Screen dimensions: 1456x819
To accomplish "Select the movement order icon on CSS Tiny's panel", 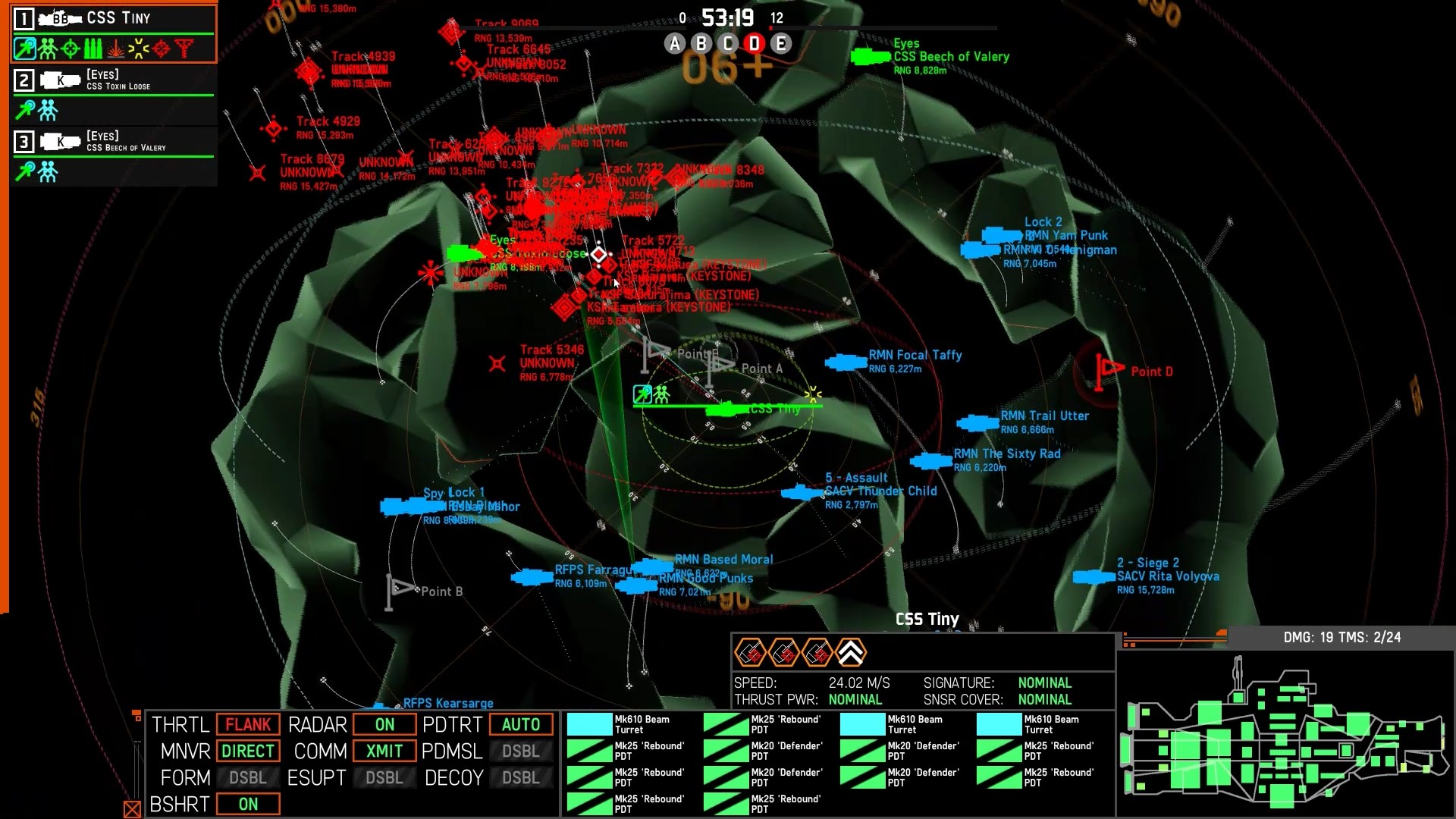I will click(24, 48).
